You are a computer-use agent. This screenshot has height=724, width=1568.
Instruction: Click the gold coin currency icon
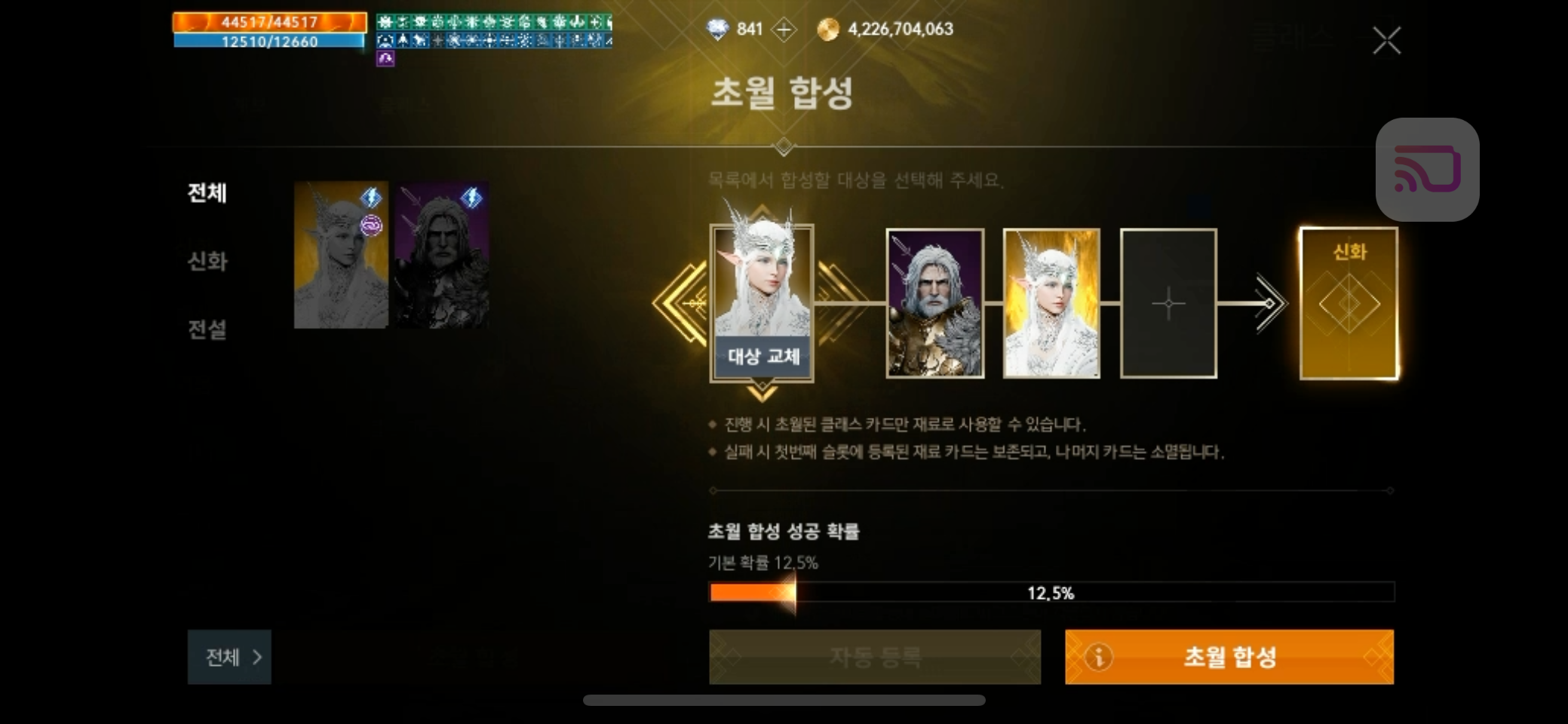pyautogui.click(x=827, y=29)
